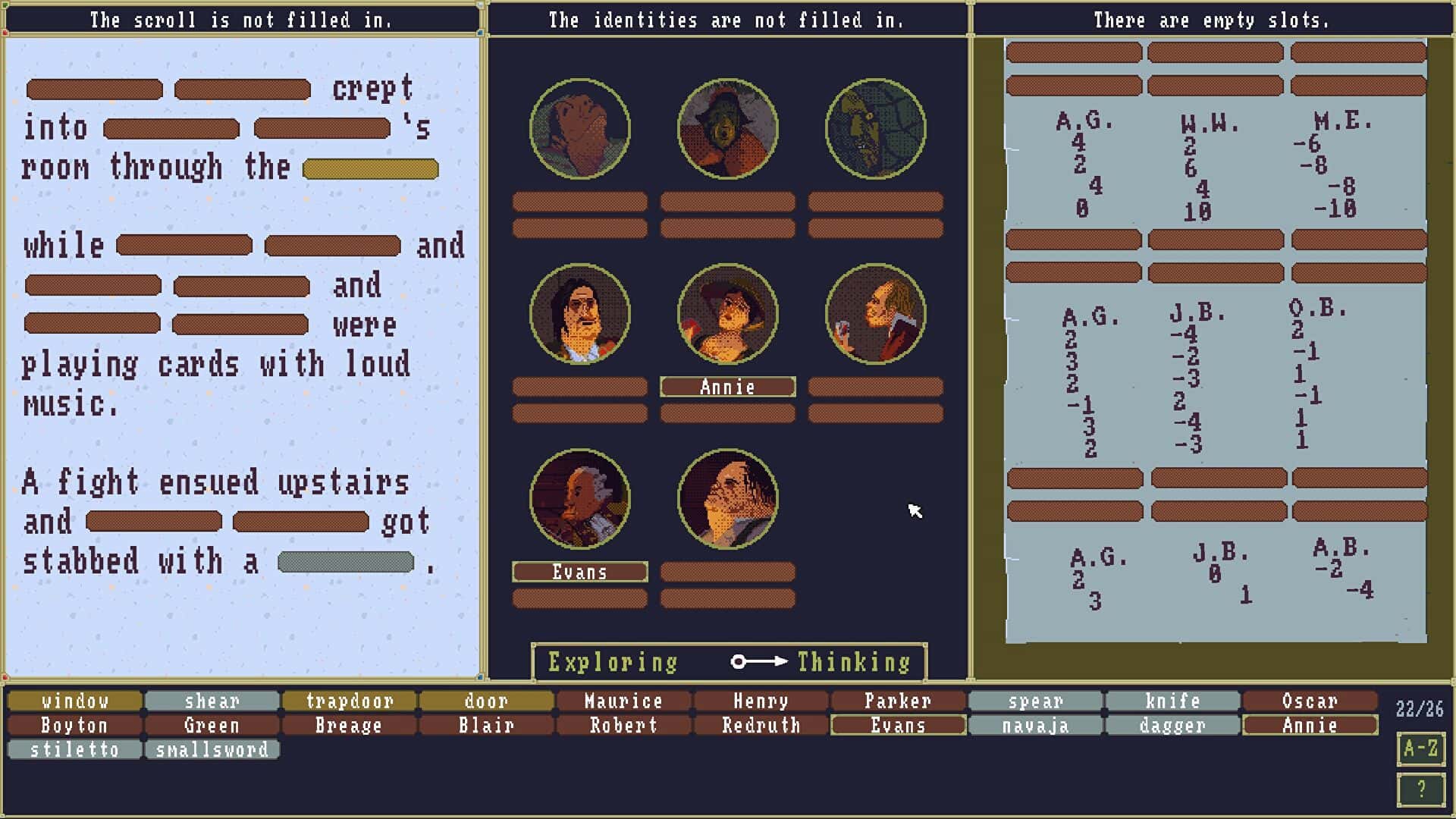Pick the 'spear' weapon word
The image size is (1456, 819).
pyautogui.click(x=1035, y=701)
